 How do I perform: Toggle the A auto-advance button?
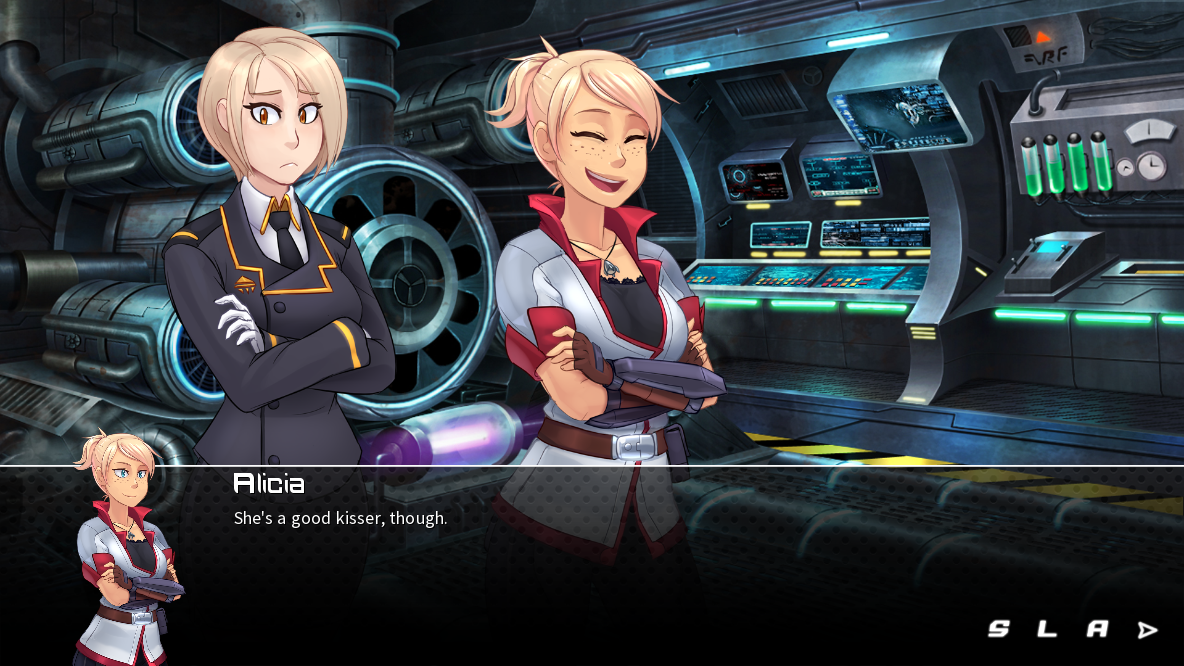1097,629
